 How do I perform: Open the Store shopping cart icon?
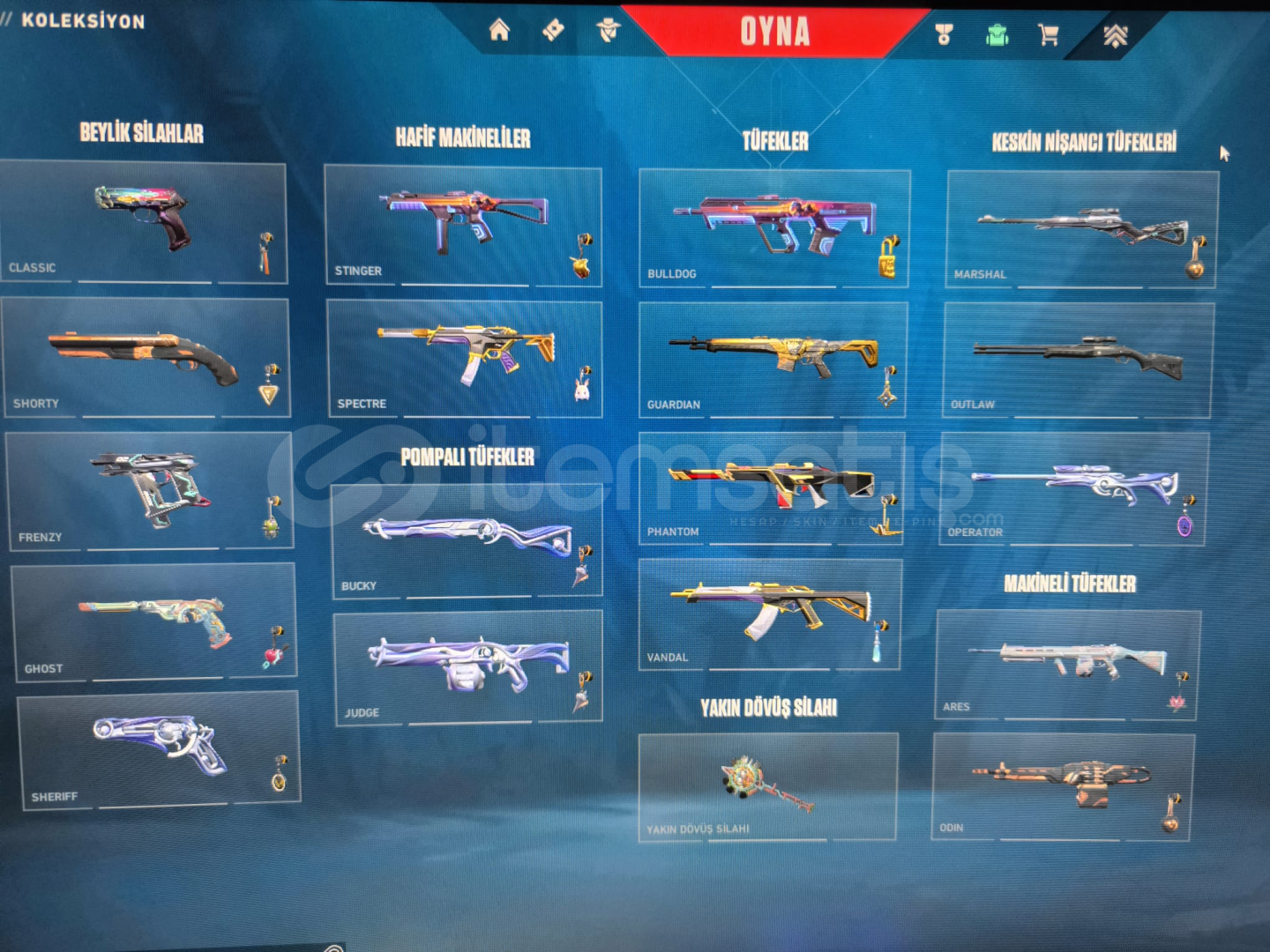(x=1050, y=35)
